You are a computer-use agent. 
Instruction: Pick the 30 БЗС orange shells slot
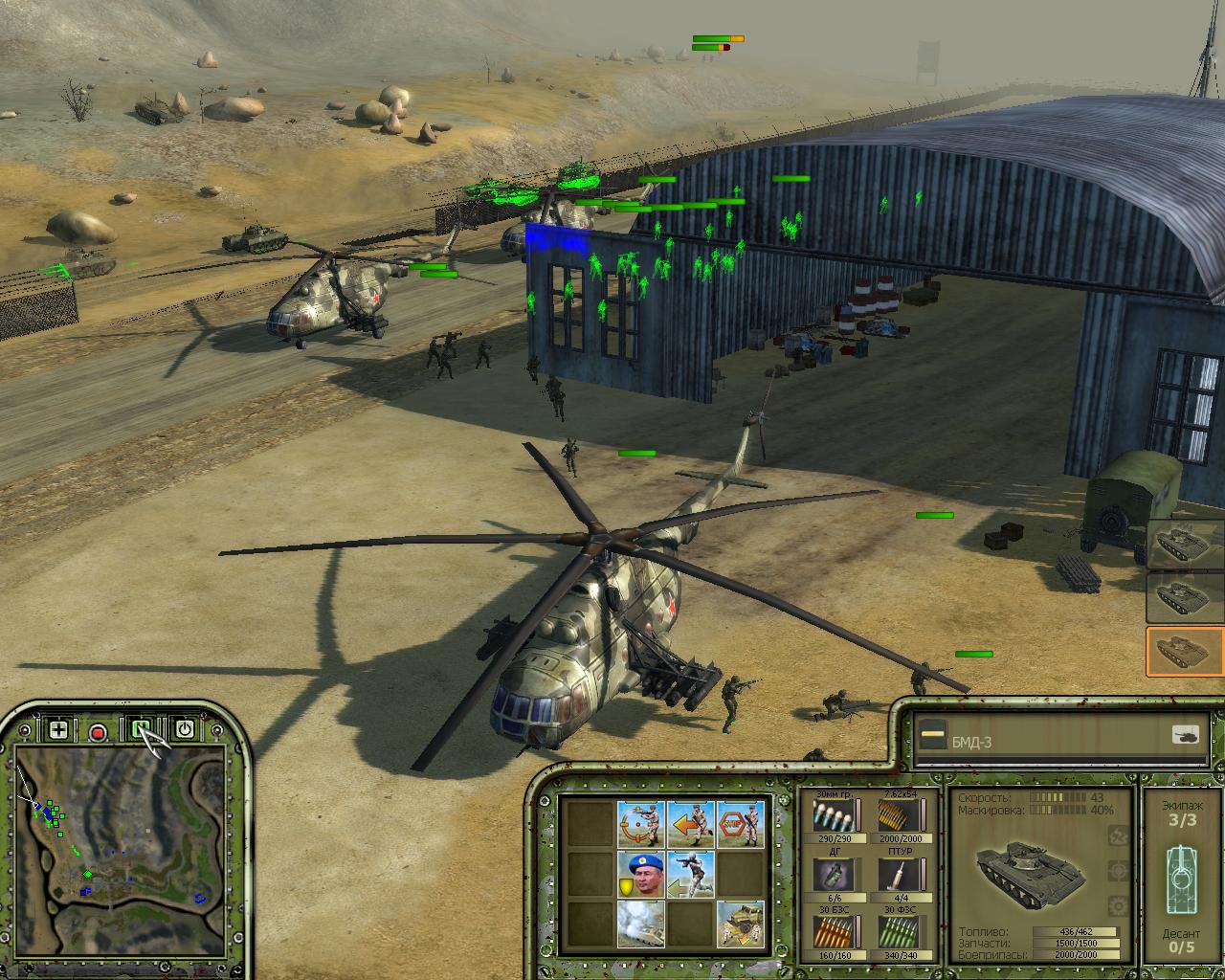[832, 932]
